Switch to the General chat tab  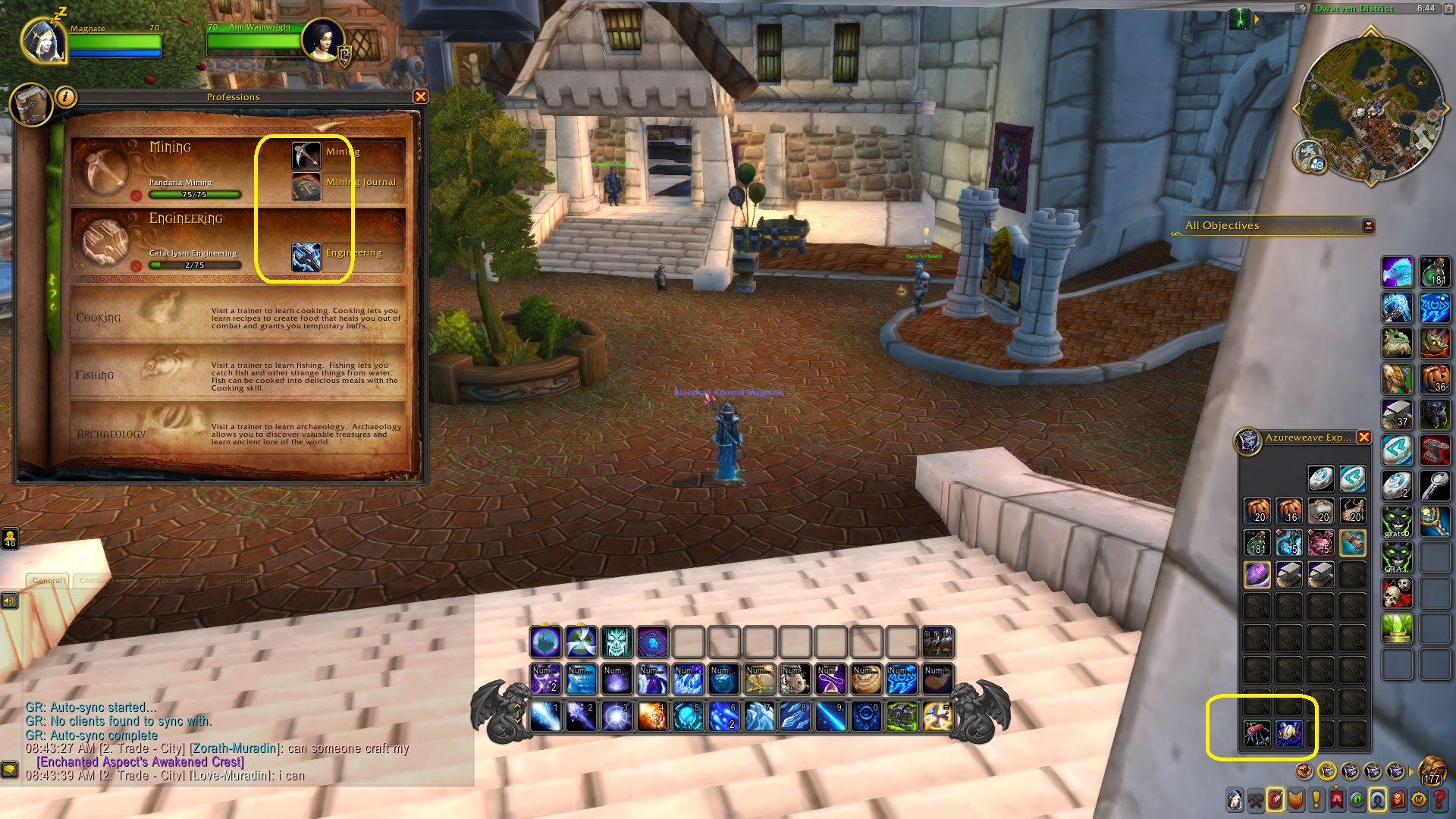[49, 580]
